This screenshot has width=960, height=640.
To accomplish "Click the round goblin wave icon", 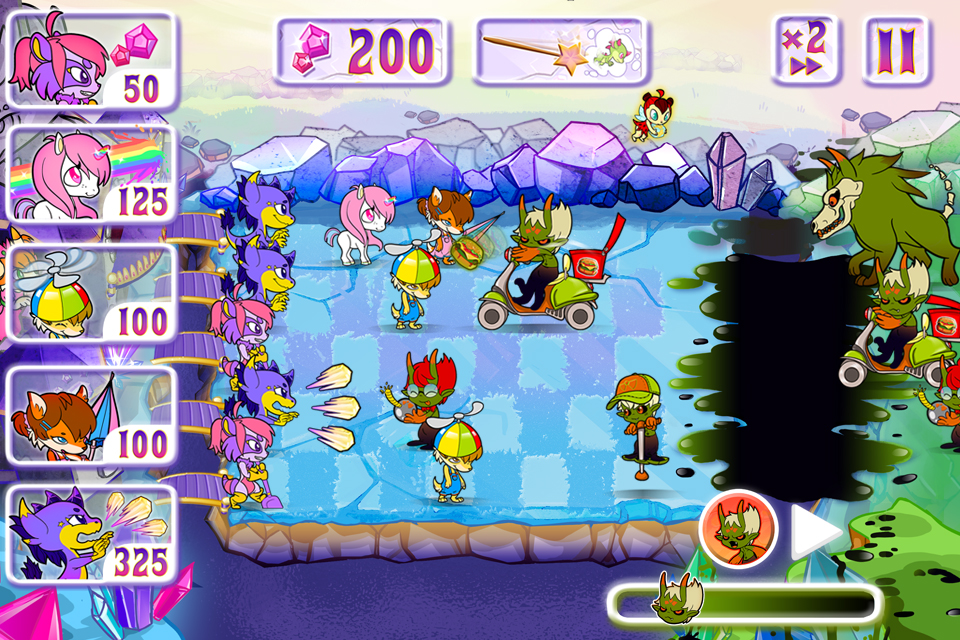I will (739, 528).
